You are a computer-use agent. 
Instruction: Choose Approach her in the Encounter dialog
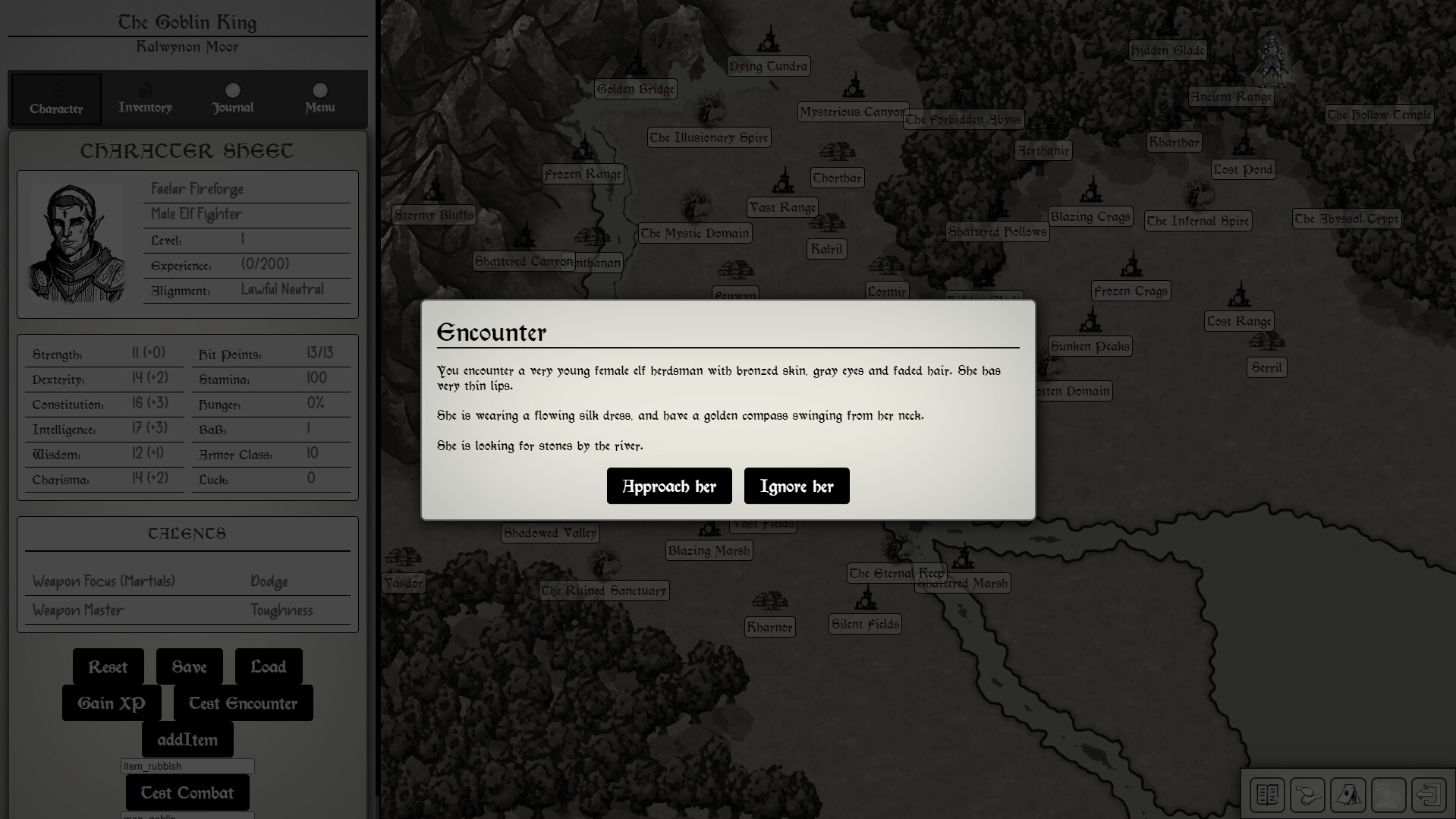668,486
